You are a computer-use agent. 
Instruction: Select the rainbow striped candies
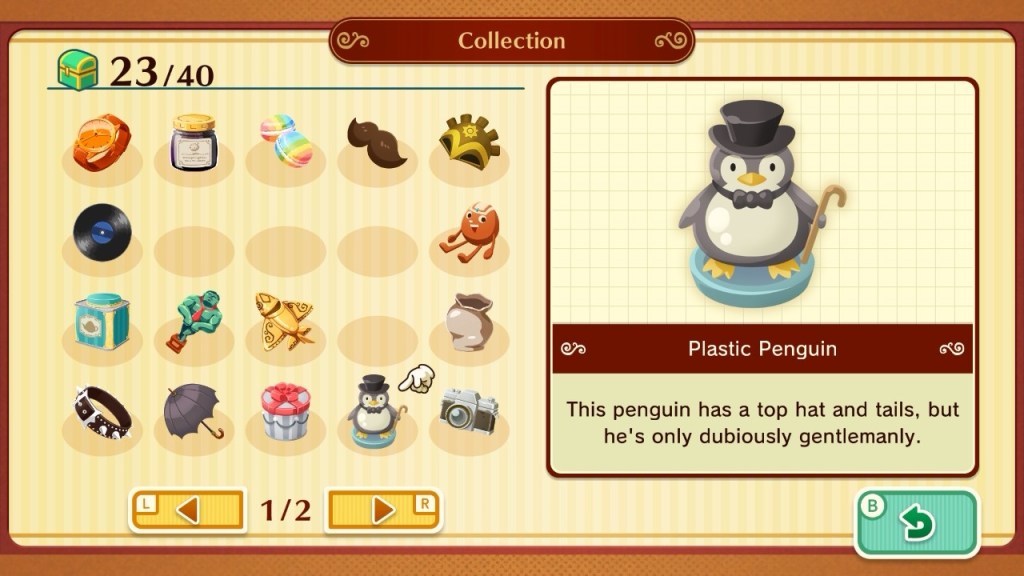[x=286, y=141]
